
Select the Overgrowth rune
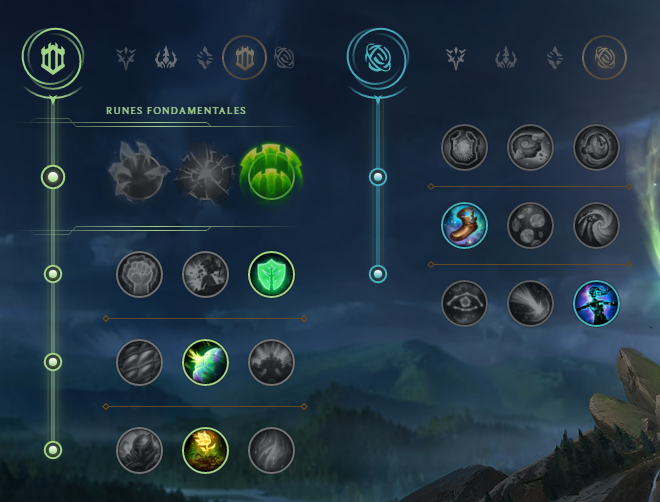point(139,450)
